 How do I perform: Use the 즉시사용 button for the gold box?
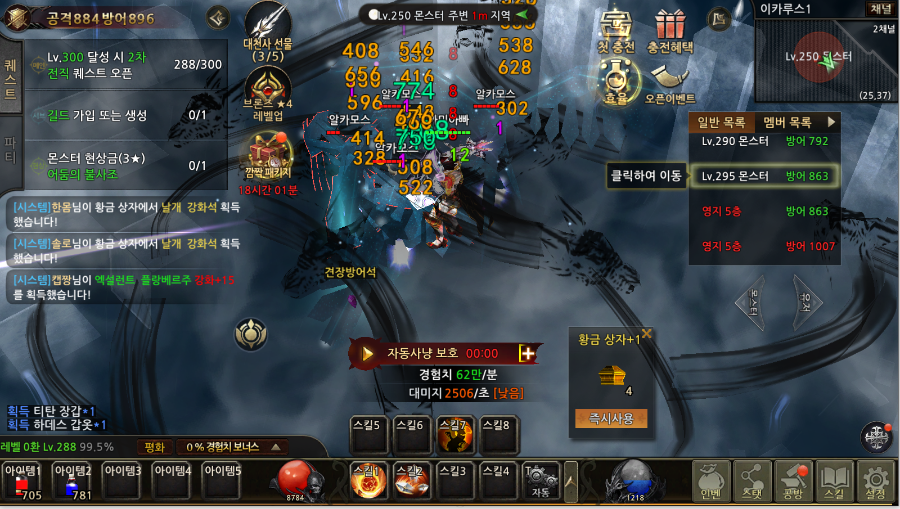611,418
